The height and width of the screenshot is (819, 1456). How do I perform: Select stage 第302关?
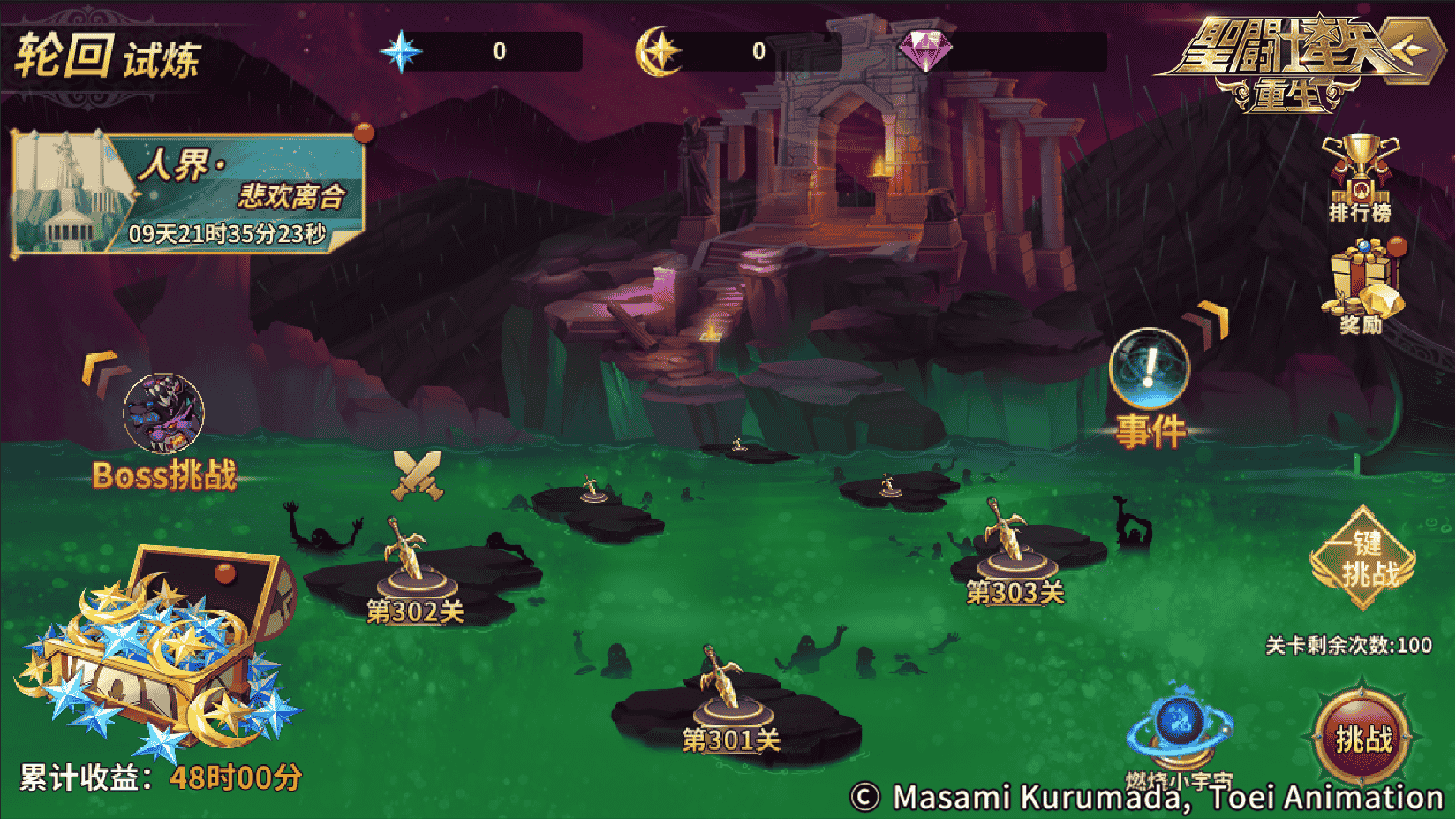(415, 573)
